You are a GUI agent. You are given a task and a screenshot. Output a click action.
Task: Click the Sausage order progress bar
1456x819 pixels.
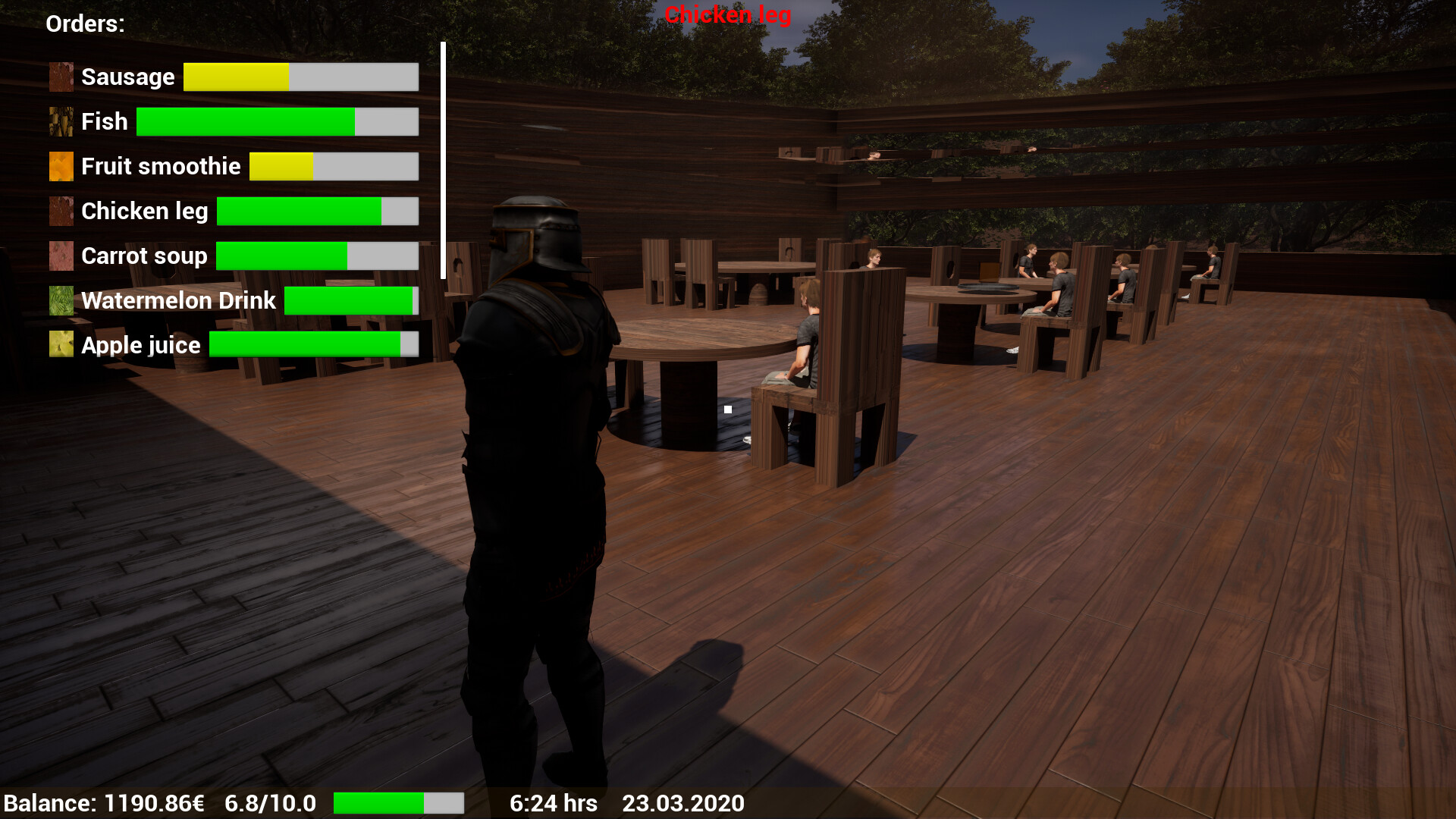click(300, 77)
